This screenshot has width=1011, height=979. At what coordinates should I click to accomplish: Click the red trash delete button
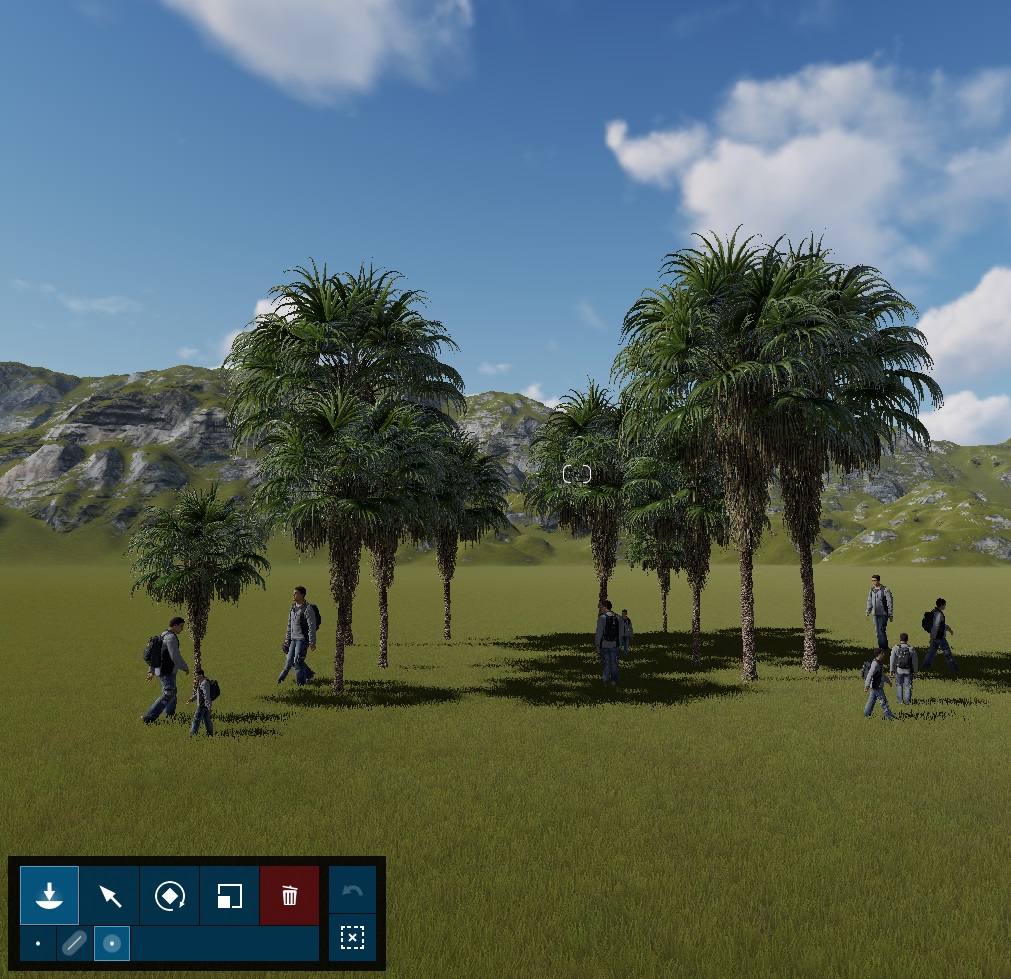(x=289, y=895)
